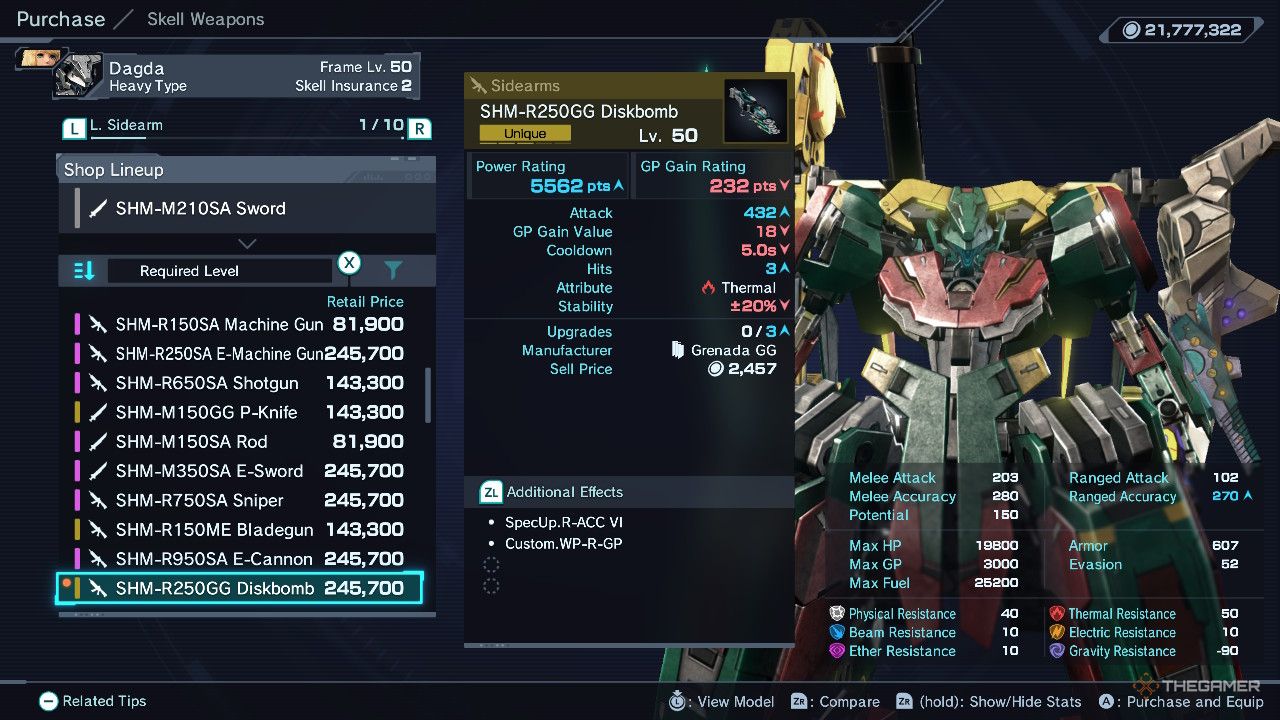Select the Dagda Skell frame header

pyautogui.click(x=236, y=76)
